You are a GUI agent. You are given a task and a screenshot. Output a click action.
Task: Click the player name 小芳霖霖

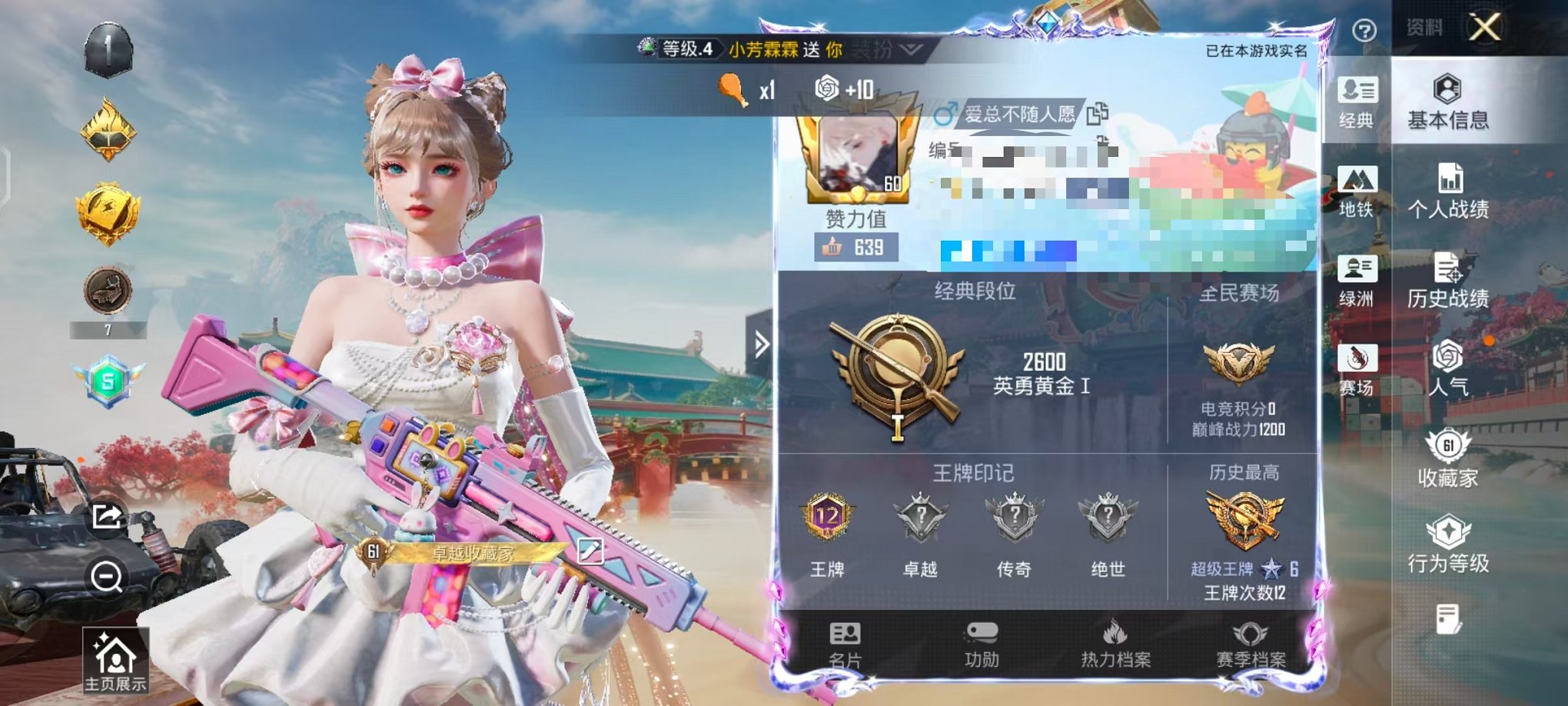point(762,48)
